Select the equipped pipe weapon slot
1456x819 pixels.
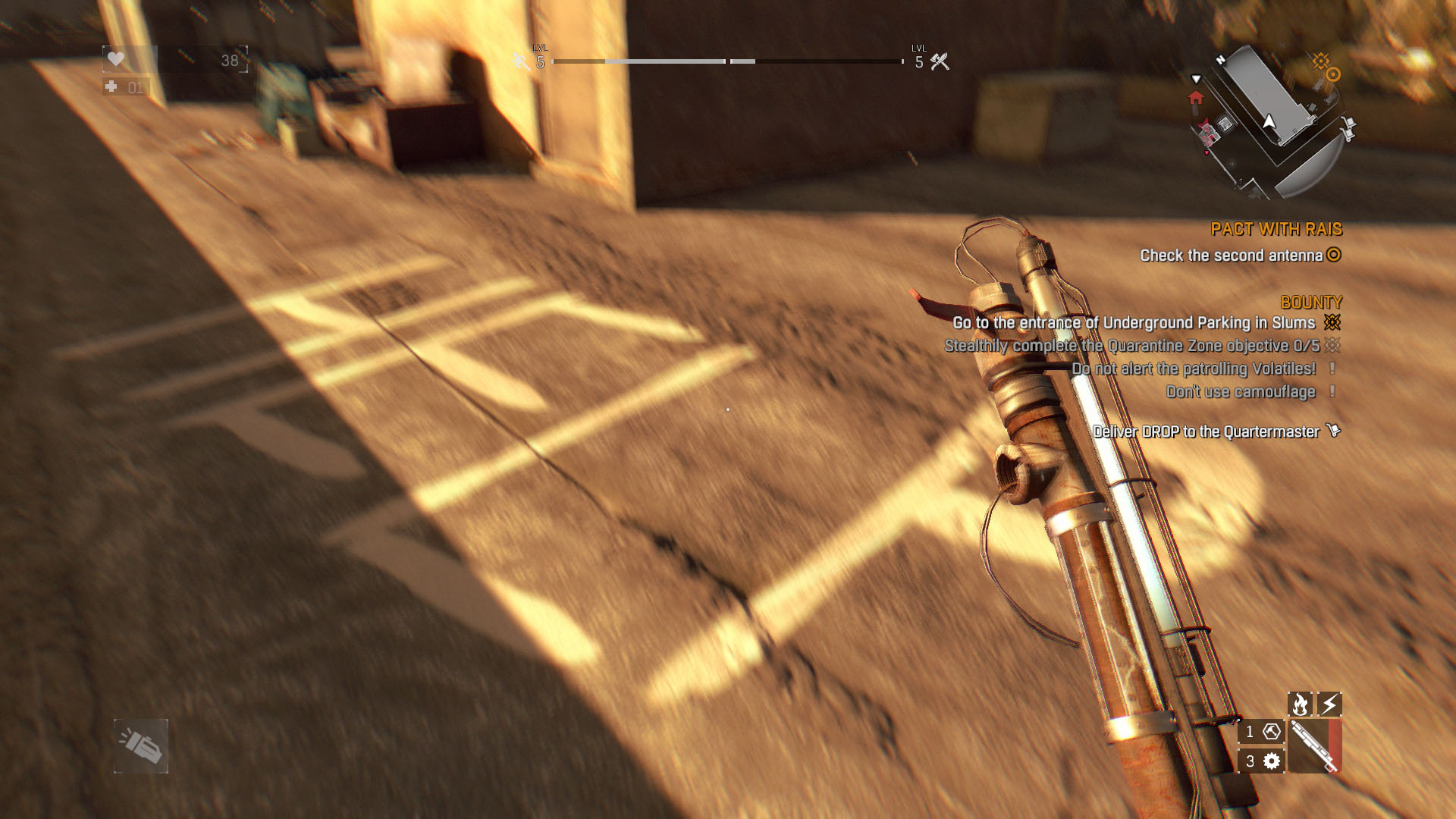[1314, 746]
